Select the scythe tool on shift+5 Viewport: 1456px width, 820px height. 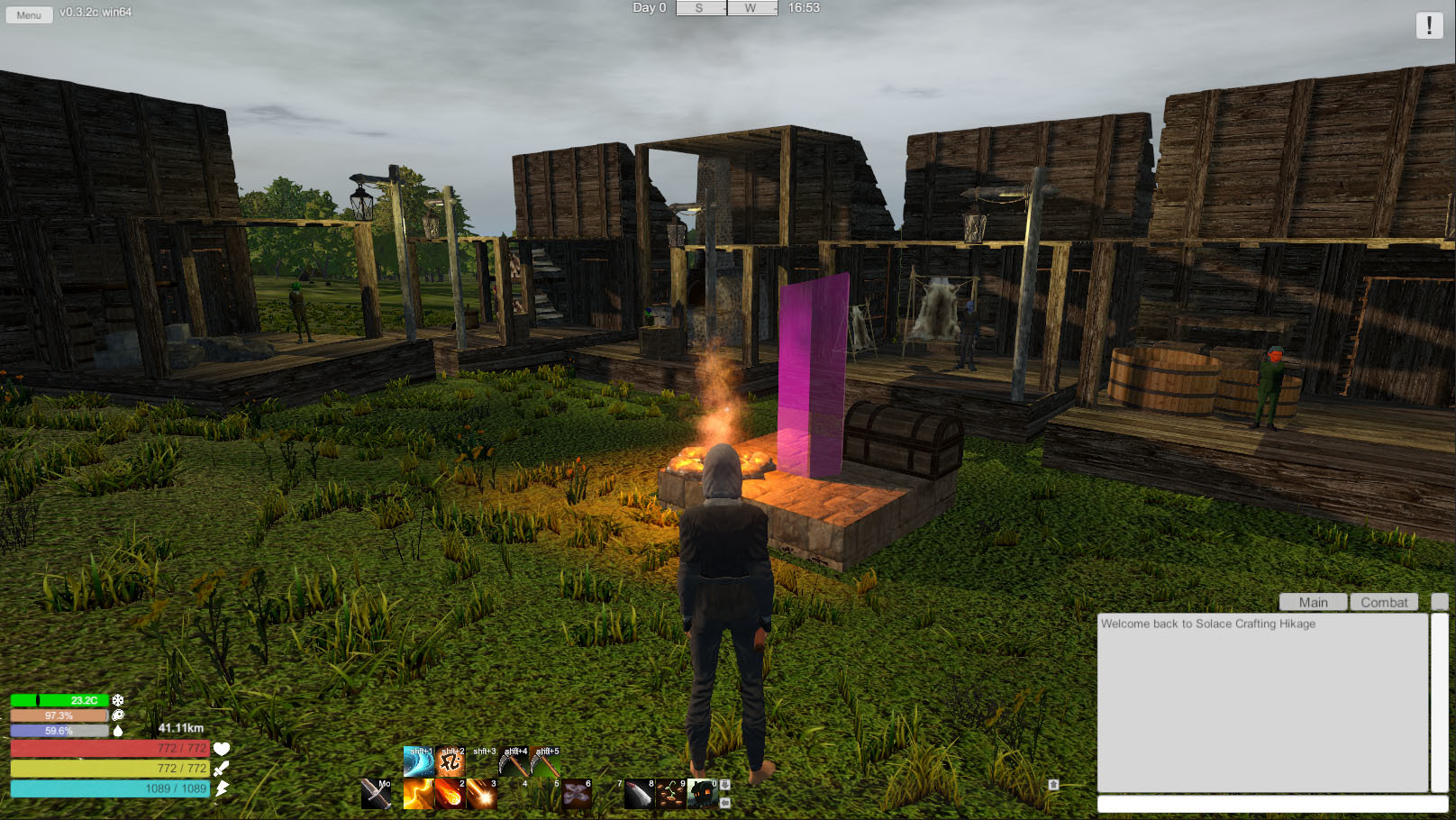coord(545,762)
